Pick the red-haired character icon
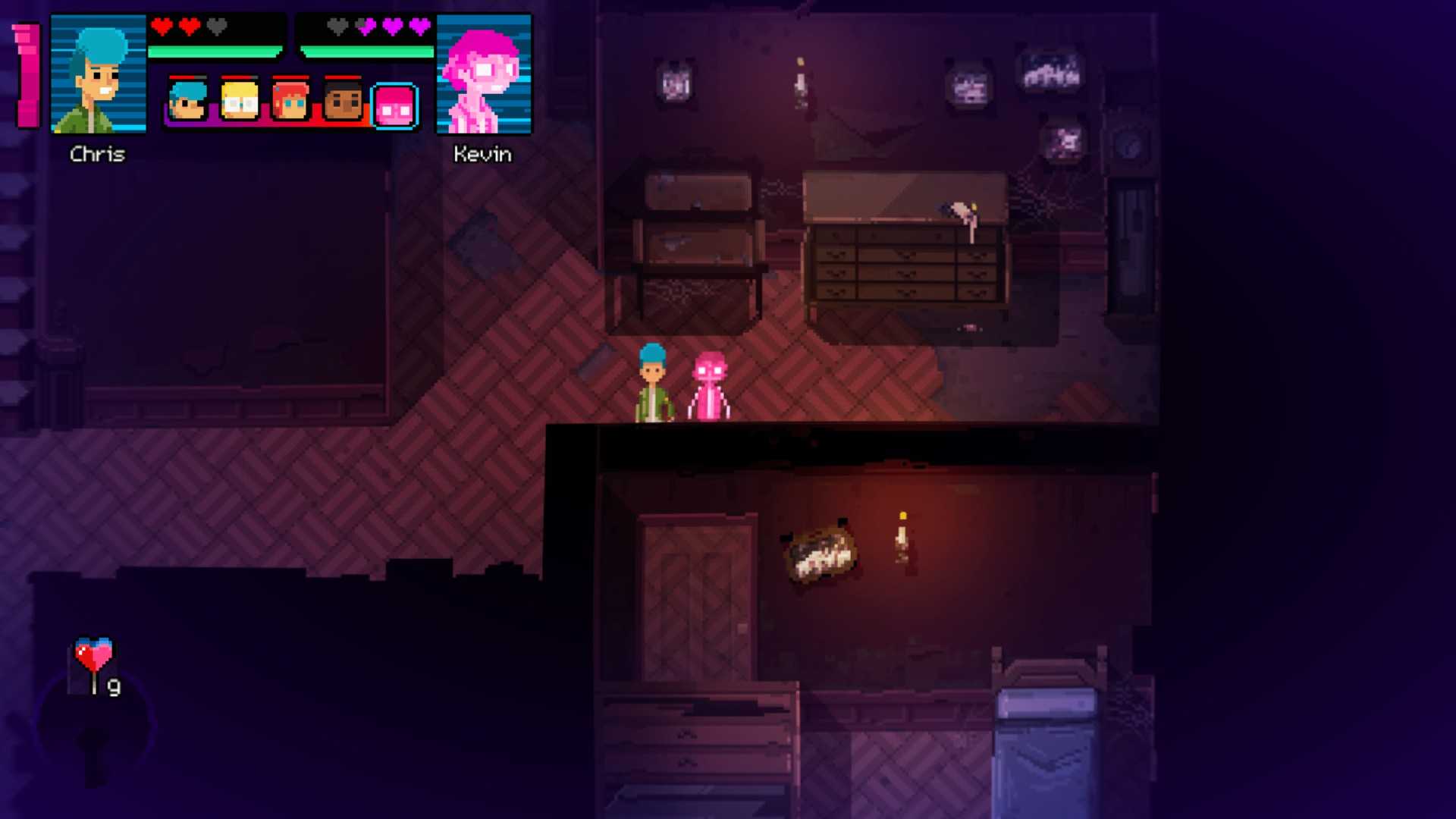The height and width of the screenshot is (819, 1456). pyautogui.click(x=291, y=101)
